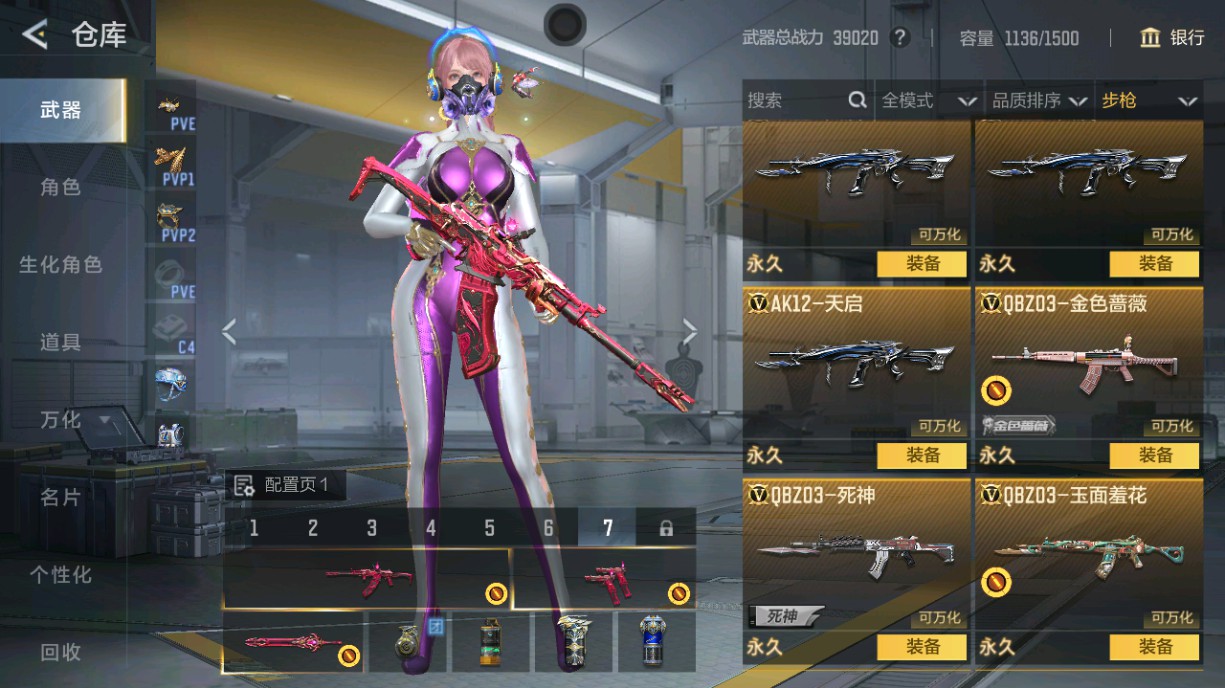Open the 回收 section
Viewport: 1225px width, 688px height.
point(61,652)
